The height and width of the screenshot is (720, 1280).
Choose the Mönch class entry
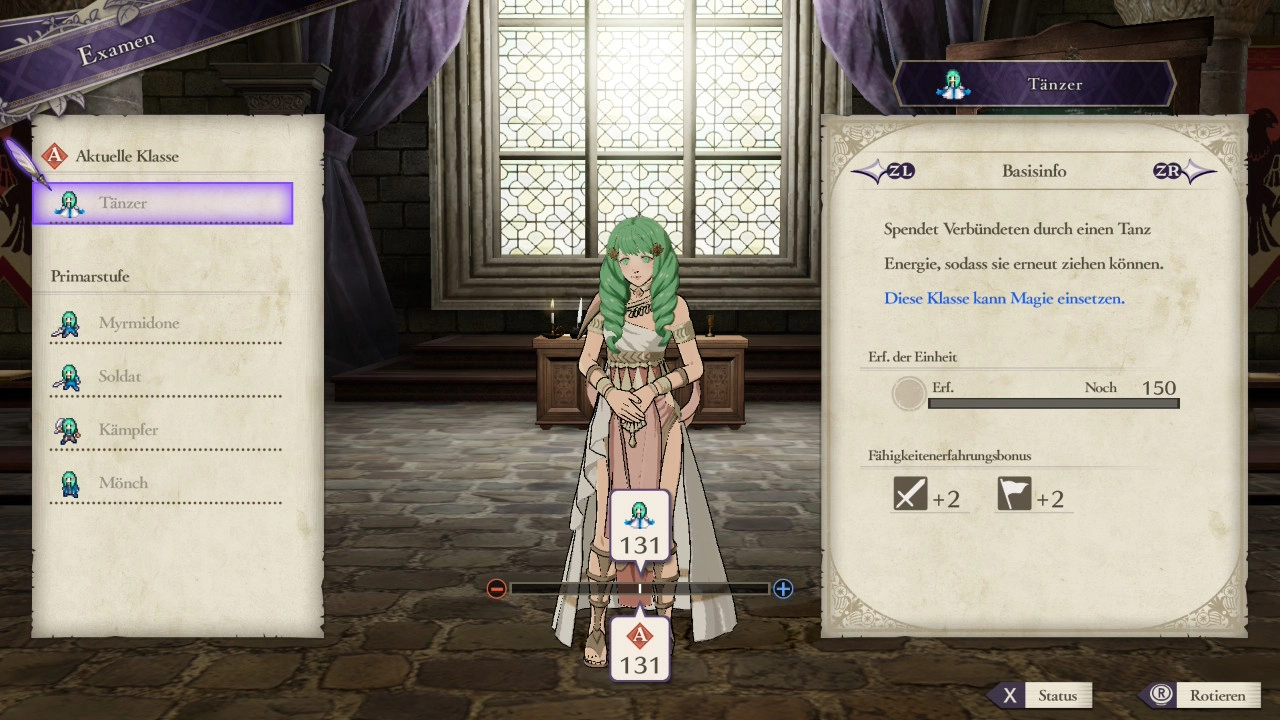(x=165, y=483)
